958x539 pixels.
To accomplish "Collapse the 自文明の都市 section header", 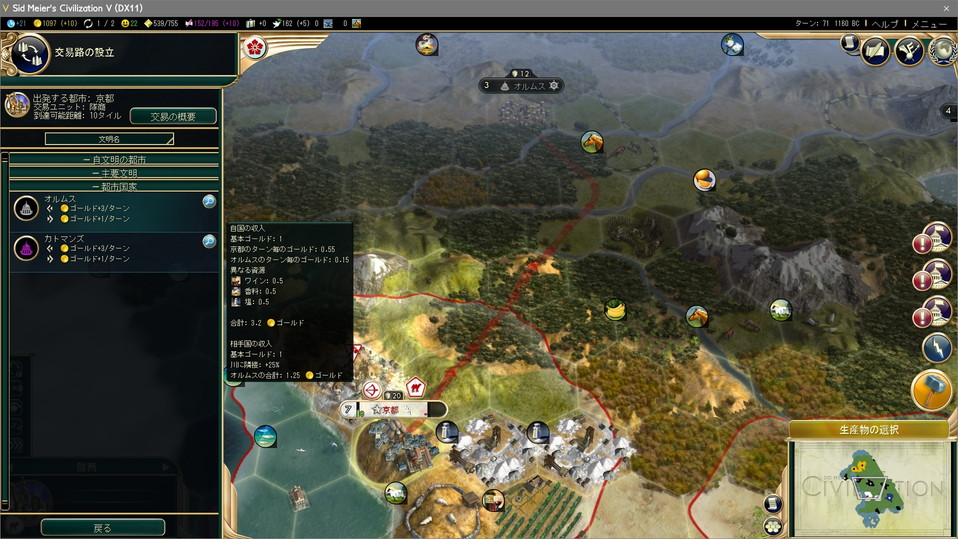I will pos(114,160).
